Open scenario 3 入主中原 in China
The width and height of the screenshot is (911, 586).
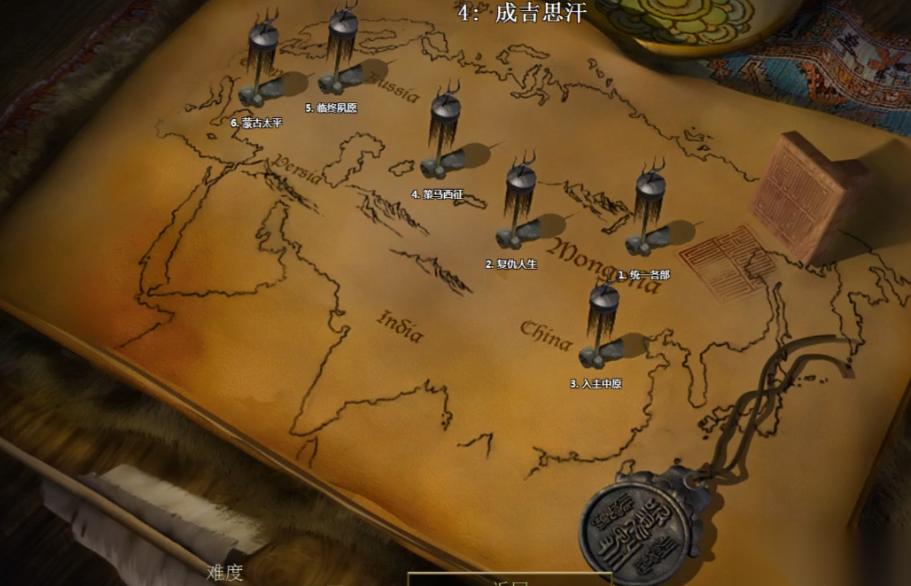click(602, 327)
